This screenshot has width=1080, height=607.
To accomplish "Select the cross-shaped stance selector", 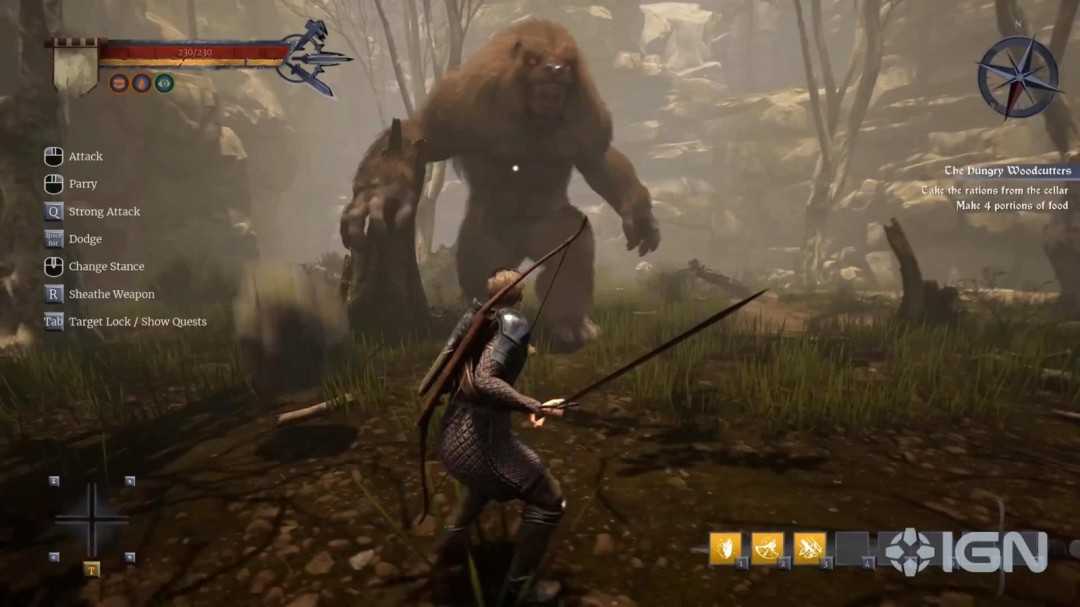I will tap(91, 520).
